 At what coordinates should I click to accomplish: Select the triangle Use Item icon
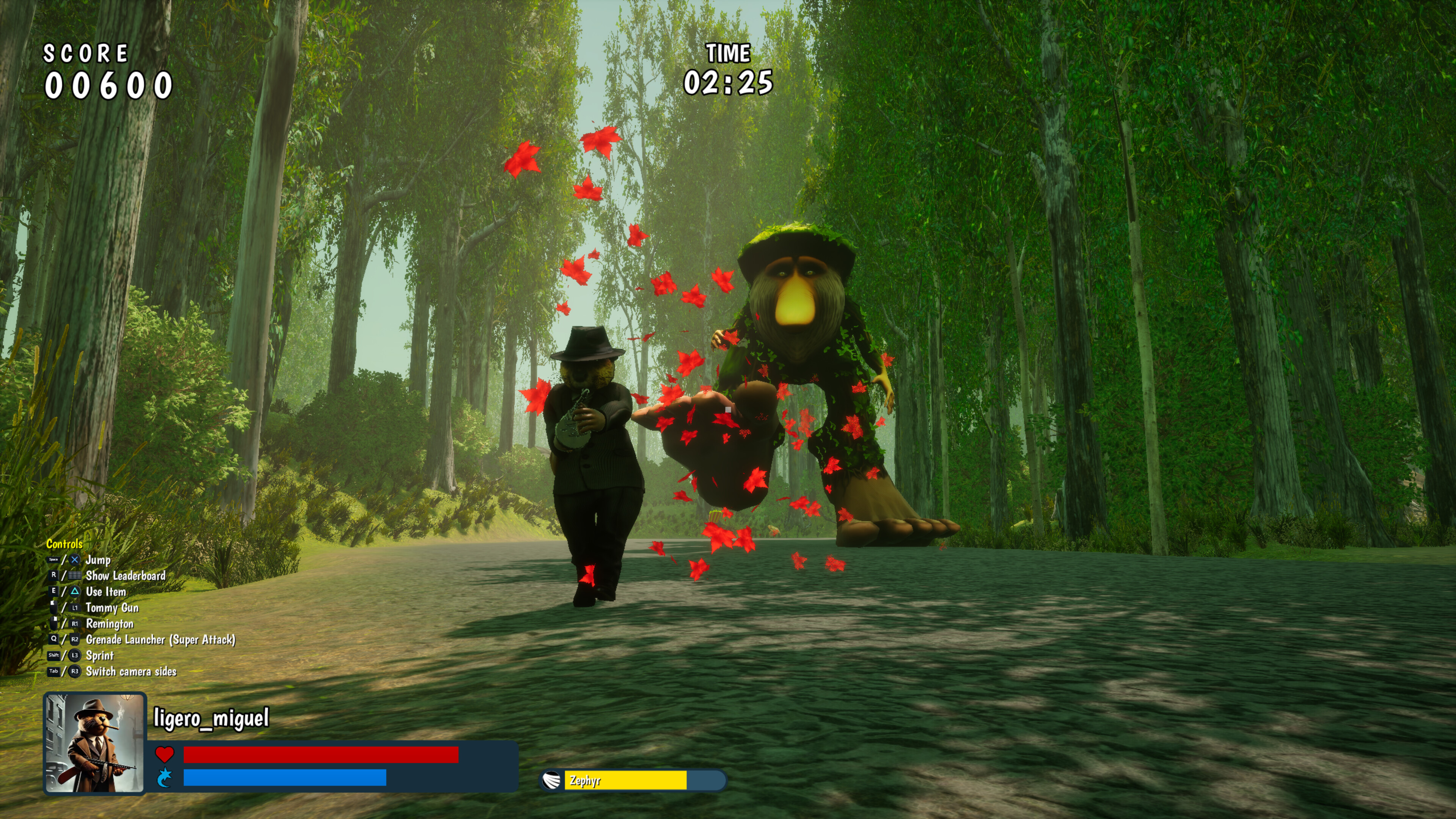[x=75, y=592]
